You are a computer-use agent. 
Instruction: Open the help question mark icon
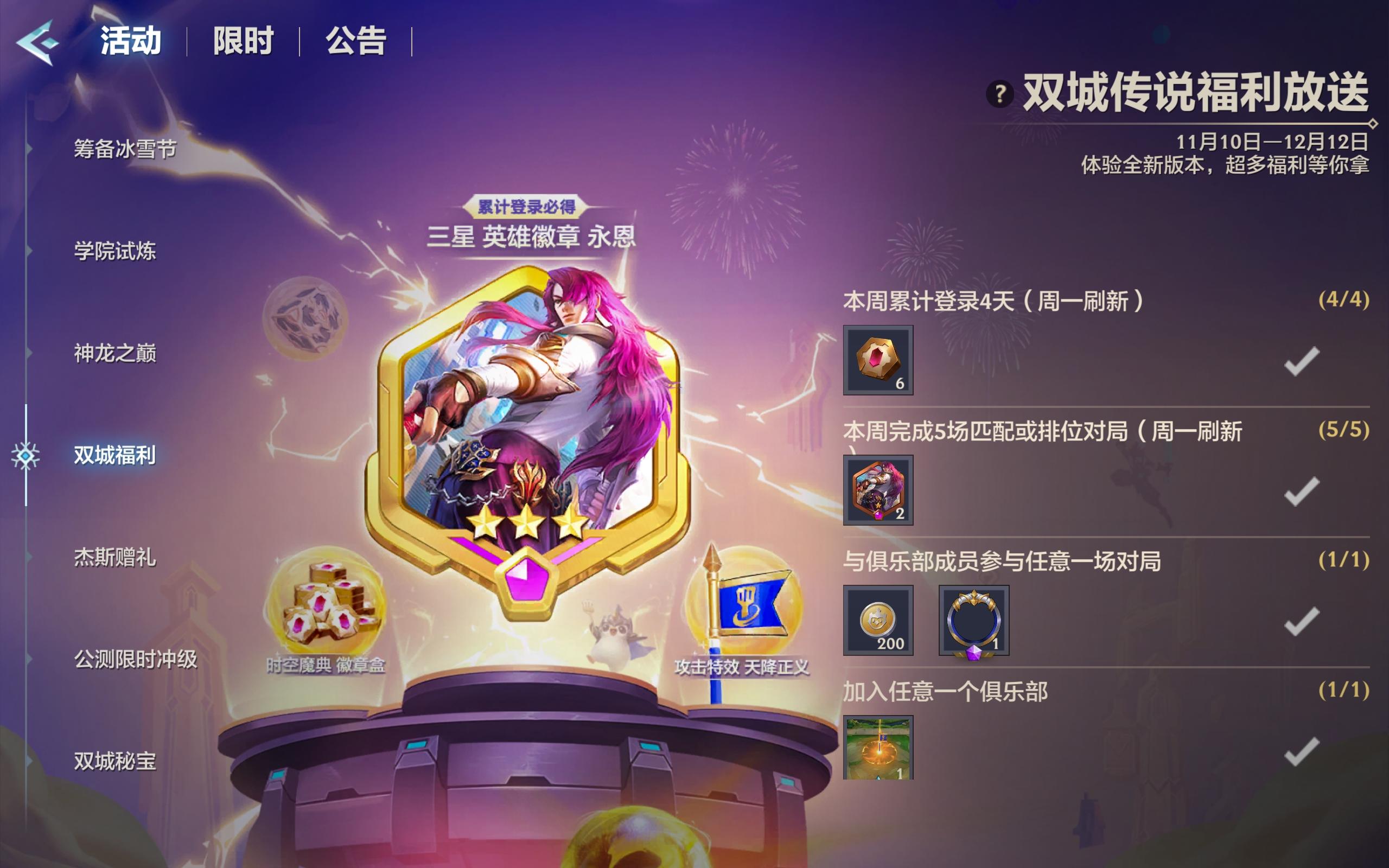[x=1000, y=93]
